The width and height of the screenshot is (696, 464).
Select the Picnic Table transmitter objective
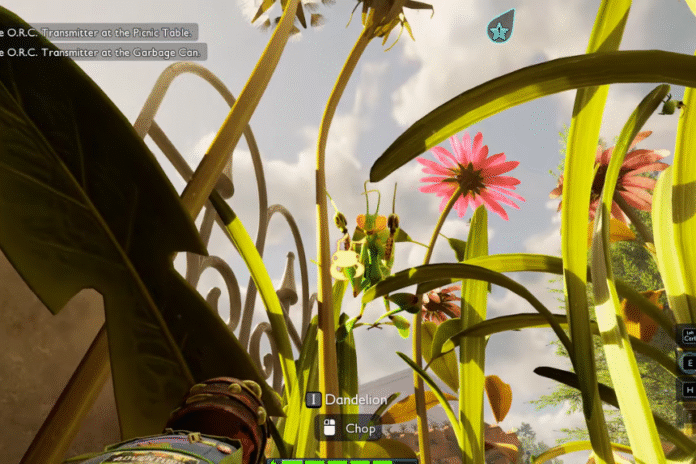coord(98,32)
